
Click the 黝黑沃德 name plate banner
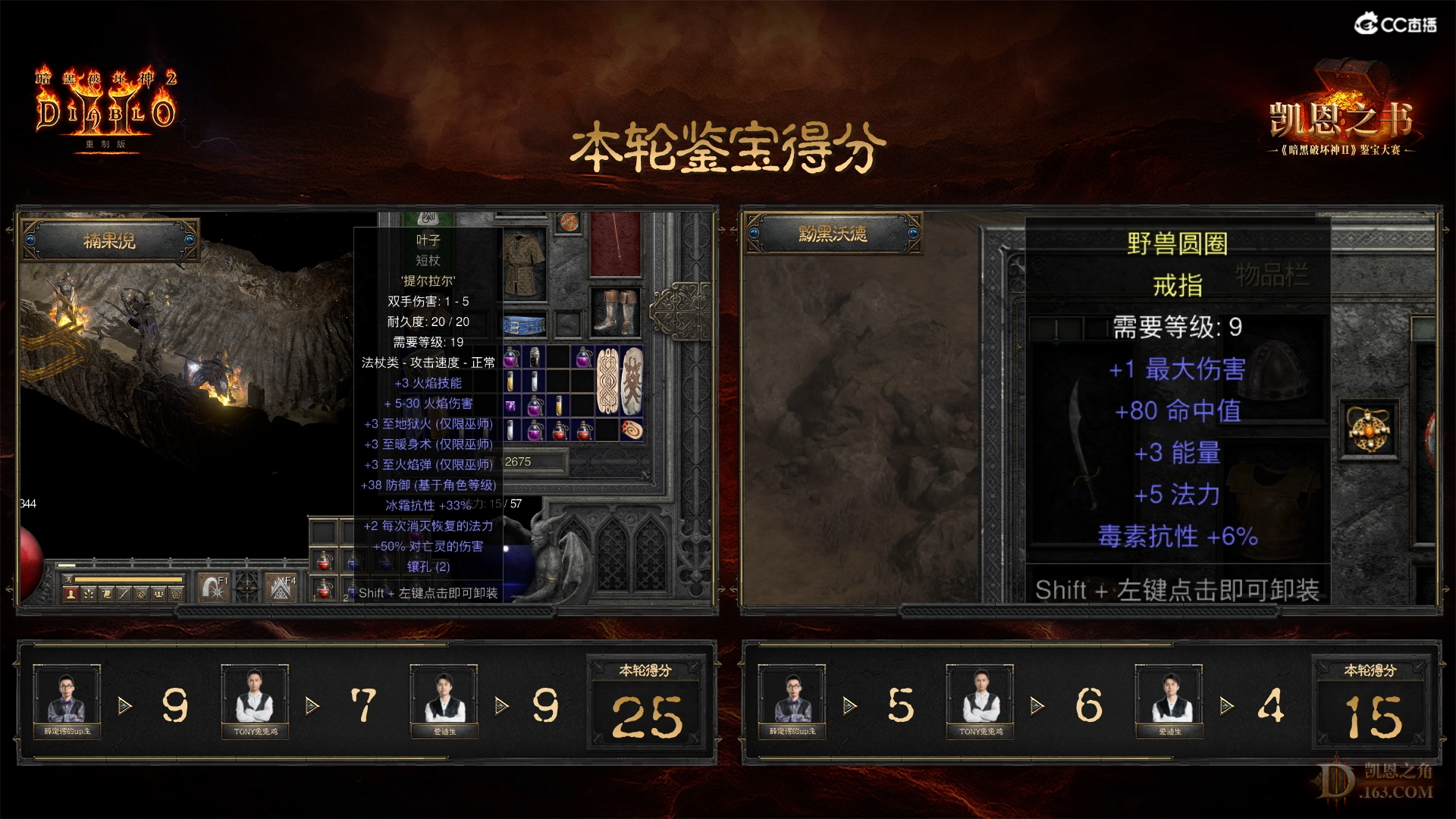tap(833, 235)
